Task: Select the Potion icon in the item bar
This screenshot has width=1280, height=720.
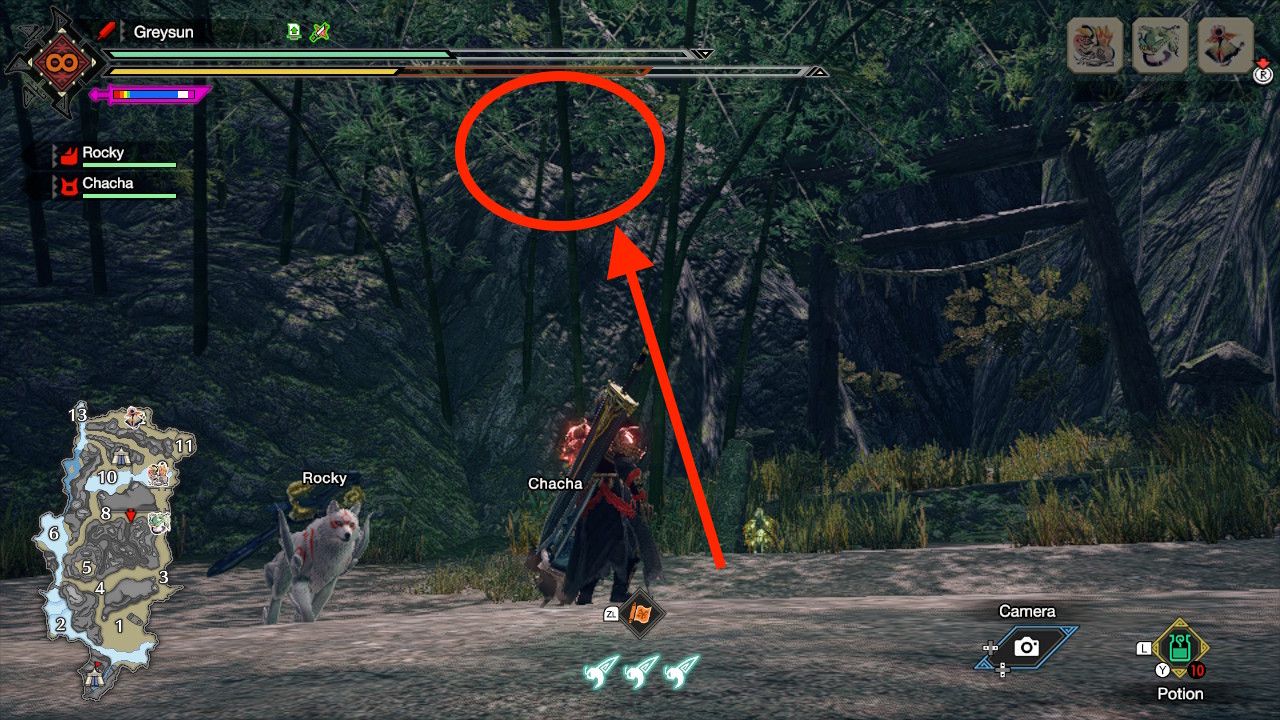Action: pyautogui.click(x=1178, y=647)
